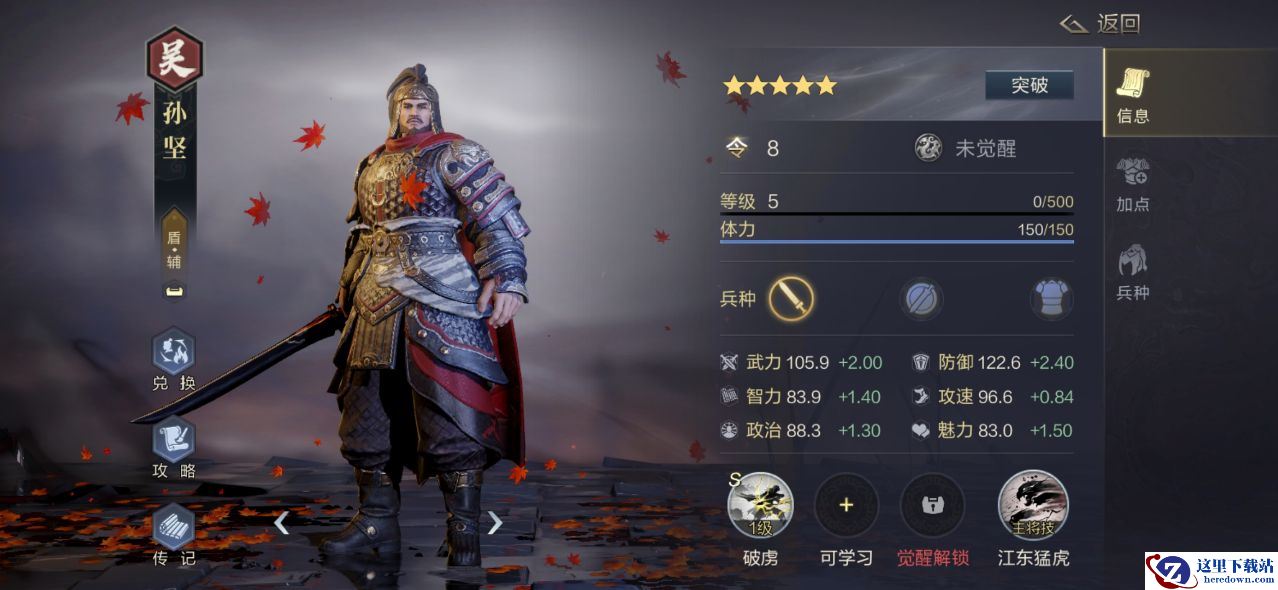This screenshot has width=1278, height=590.
Task: Show the next general with right arrow
Action: pos(494,522)
